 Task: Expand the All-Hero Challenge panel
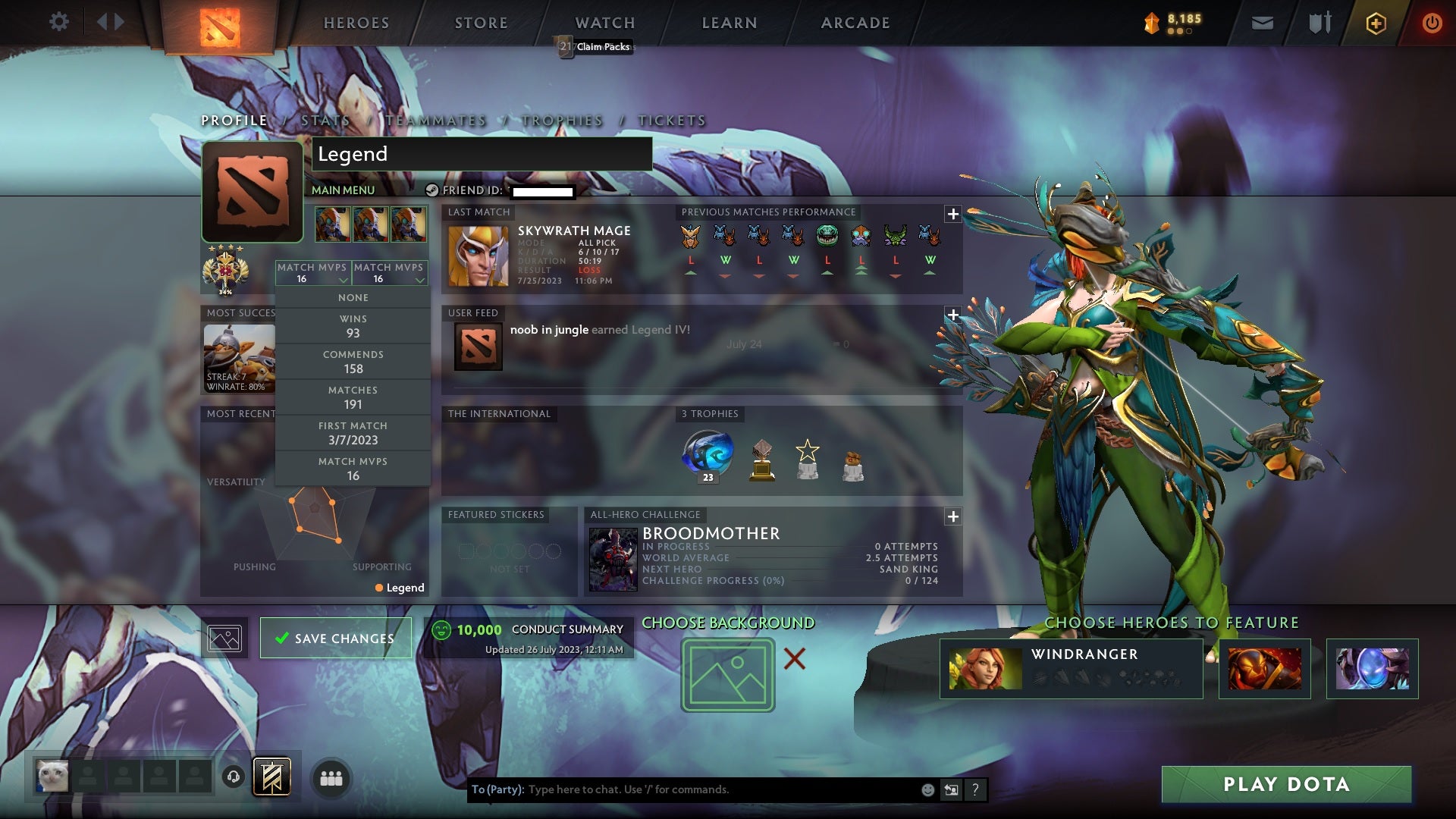(952, 516)
